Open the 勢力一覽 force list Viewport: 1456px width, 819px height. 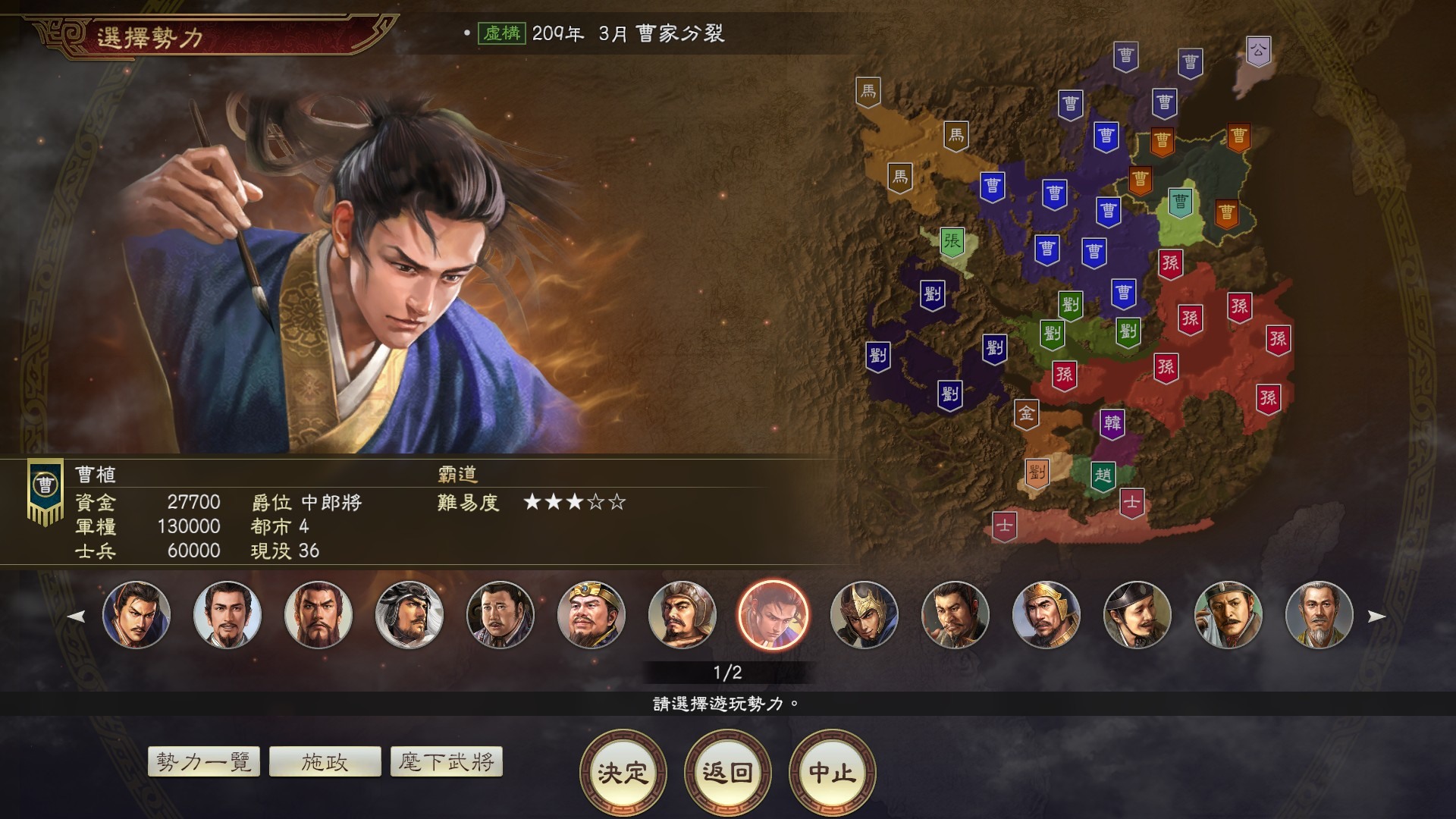(205, 761)
